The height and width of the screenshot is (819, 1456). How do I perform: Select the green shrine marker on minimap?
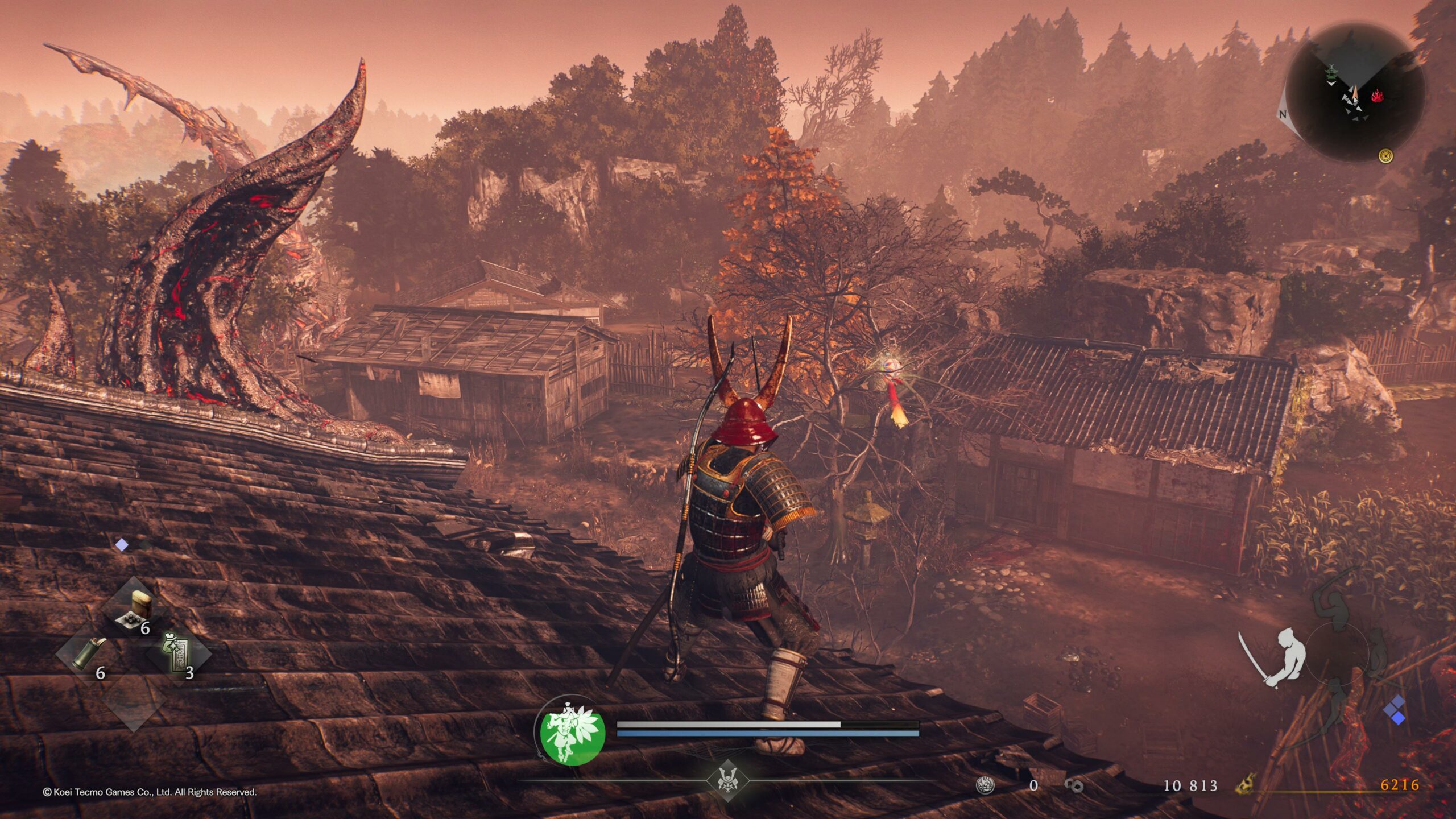(x=1331, y=72)
